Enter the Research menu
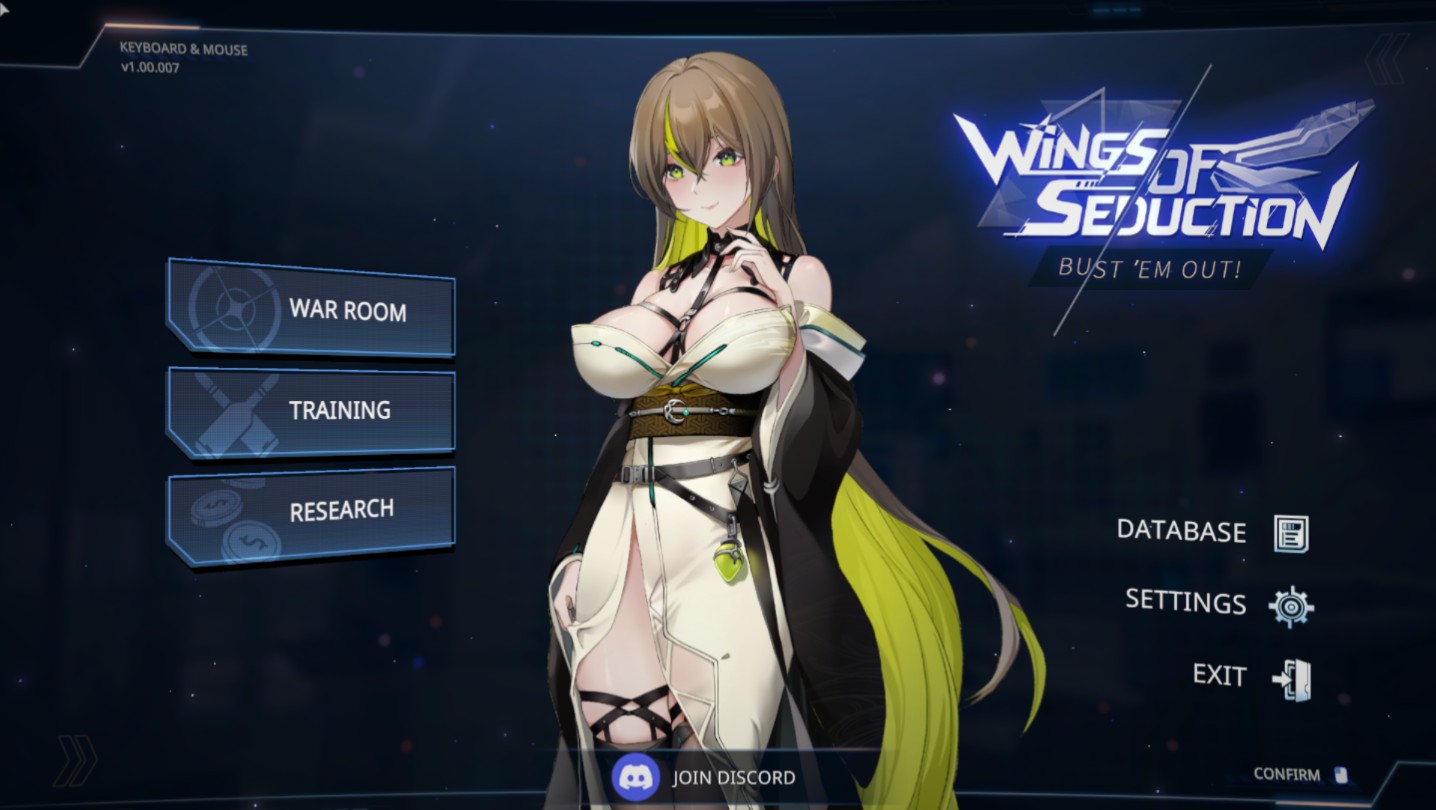This screenshot has height=810, width=1436. click(311, 512)
